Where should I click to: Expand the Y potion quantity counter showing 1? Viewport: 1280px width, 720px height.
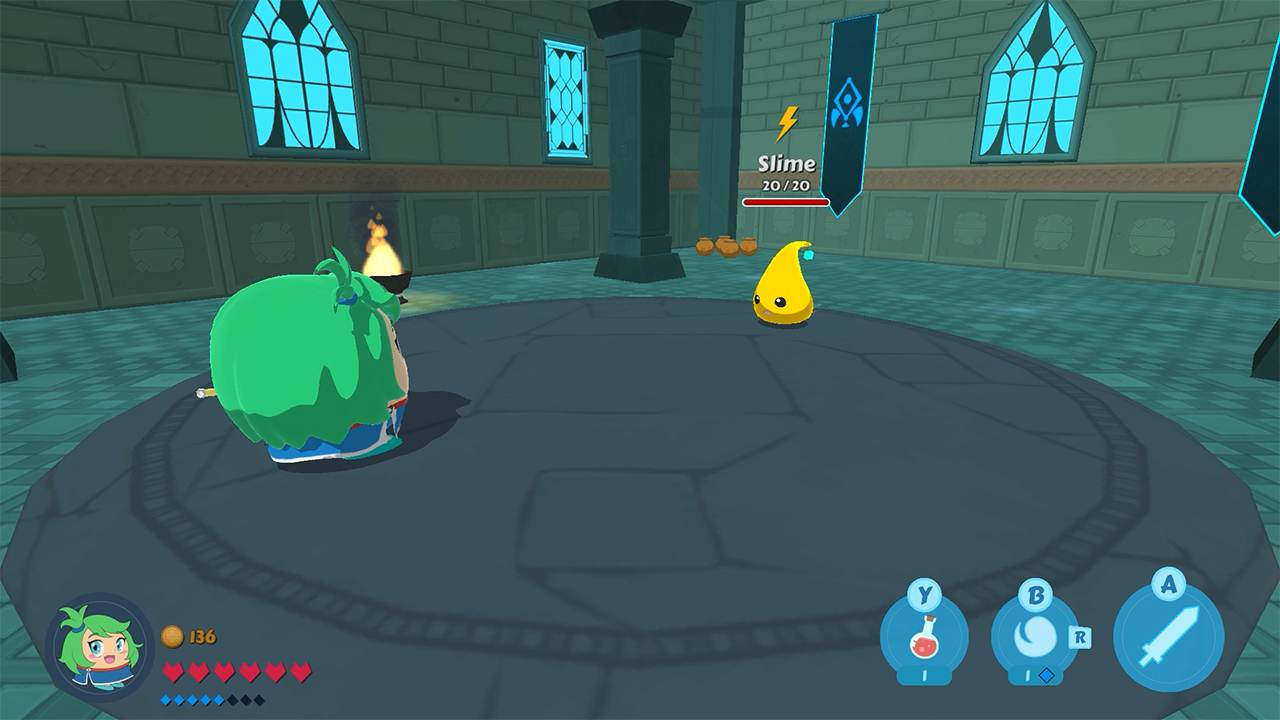924,675
